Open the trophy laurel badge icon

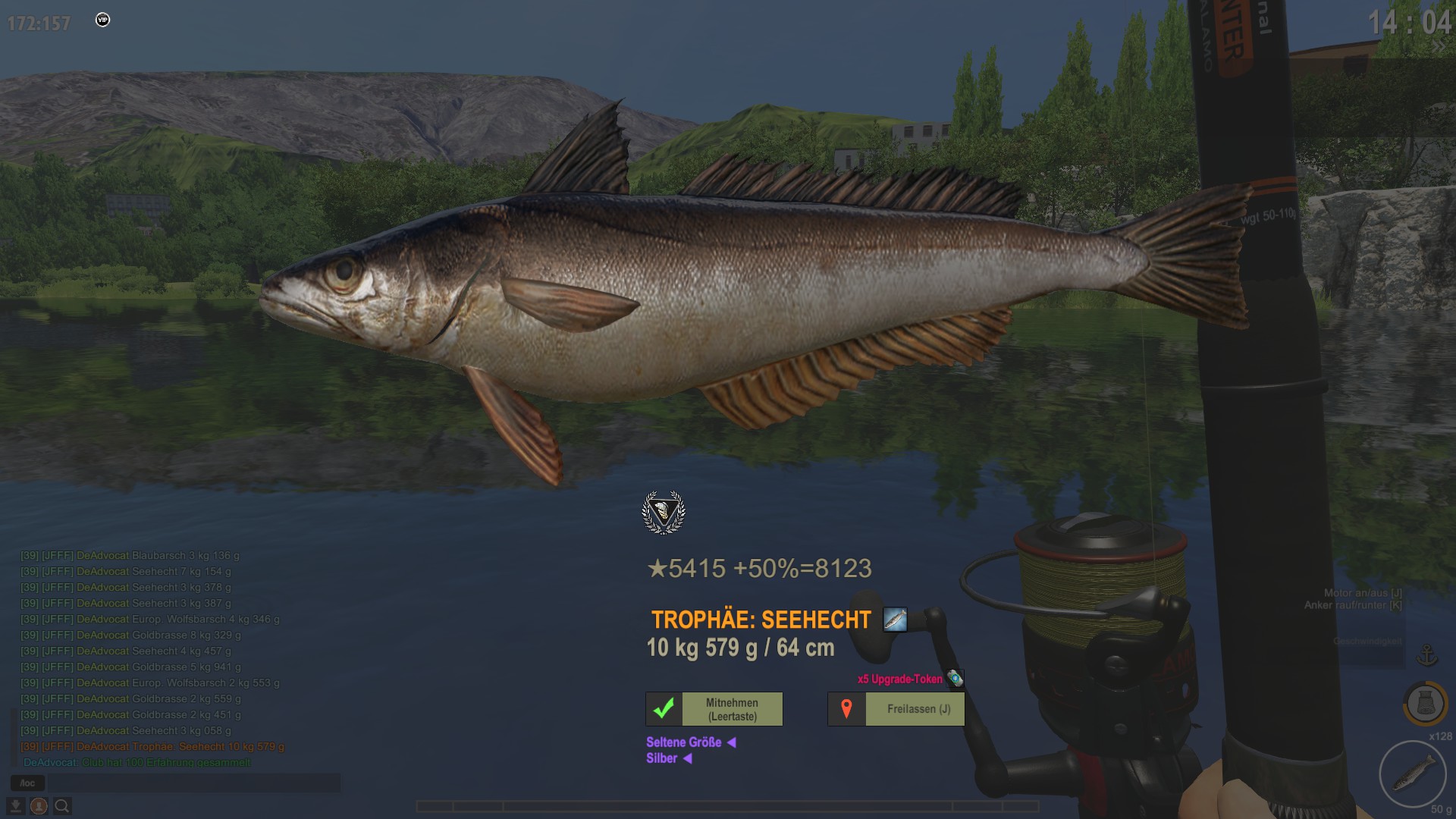pos(664,513)
